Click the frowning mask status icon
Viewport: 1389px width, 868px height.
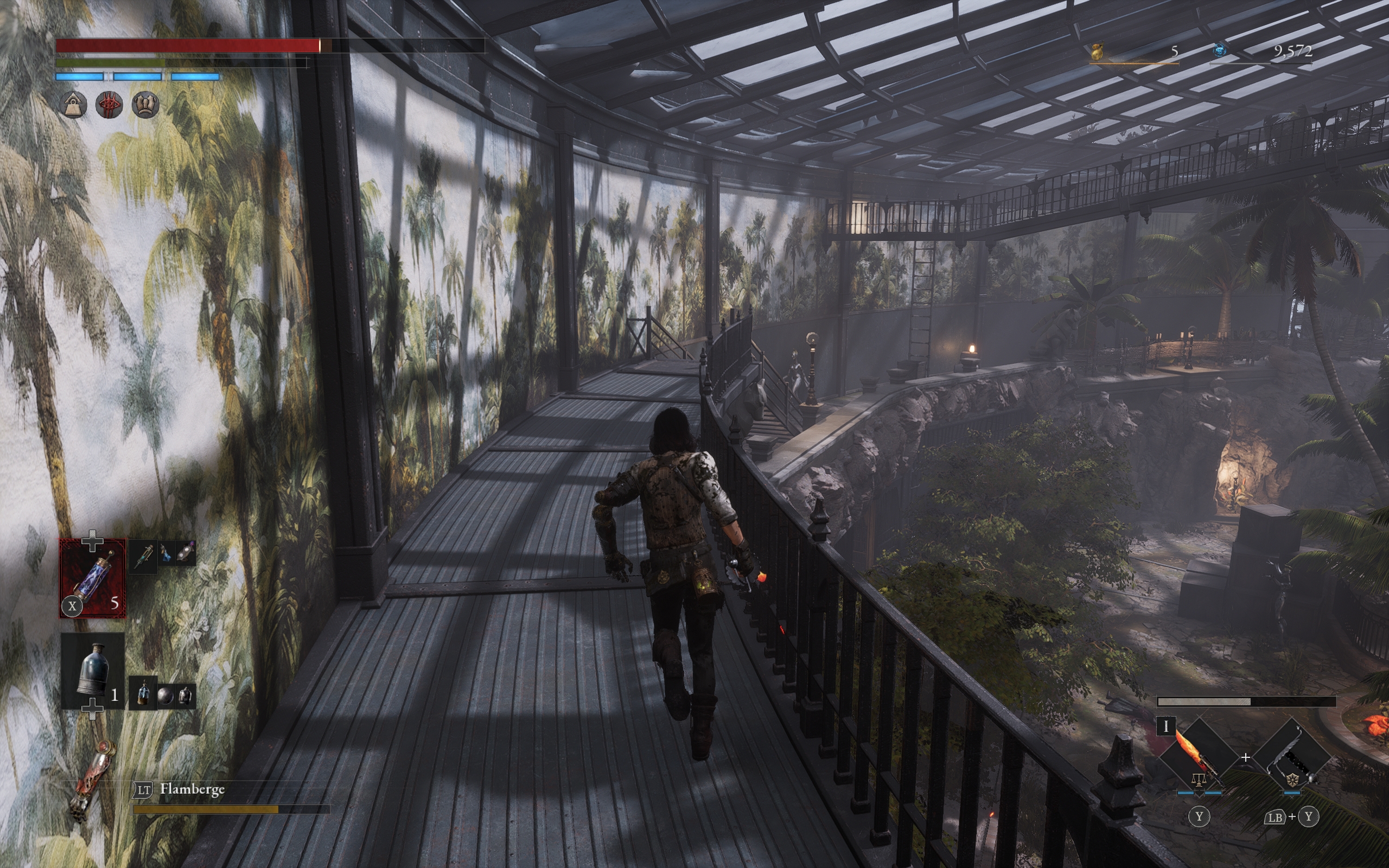click(145, 105)
